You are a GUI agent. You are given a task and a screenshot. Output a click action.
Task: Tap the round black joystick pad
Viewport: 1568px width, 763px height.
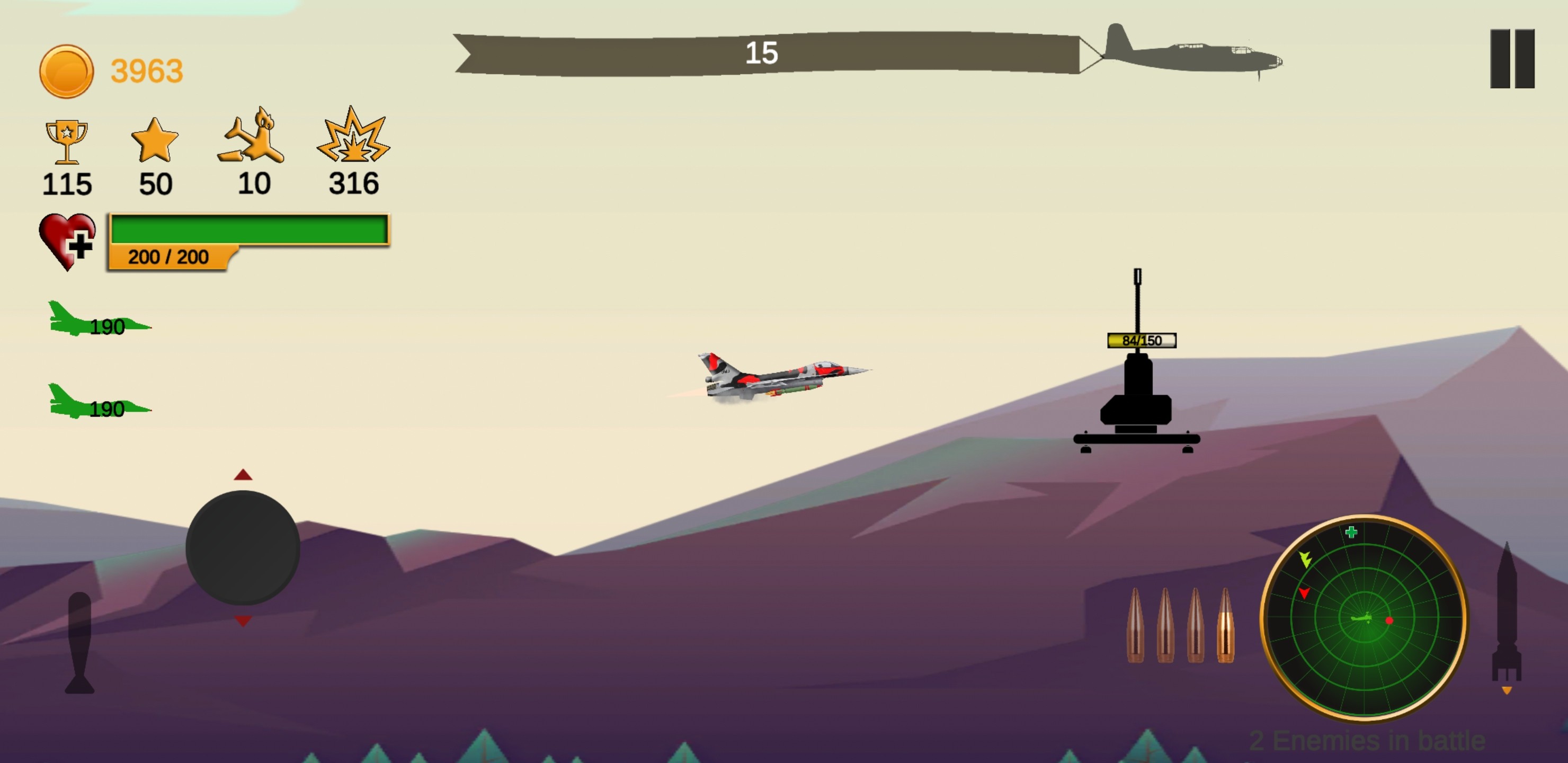pos(242,548)
